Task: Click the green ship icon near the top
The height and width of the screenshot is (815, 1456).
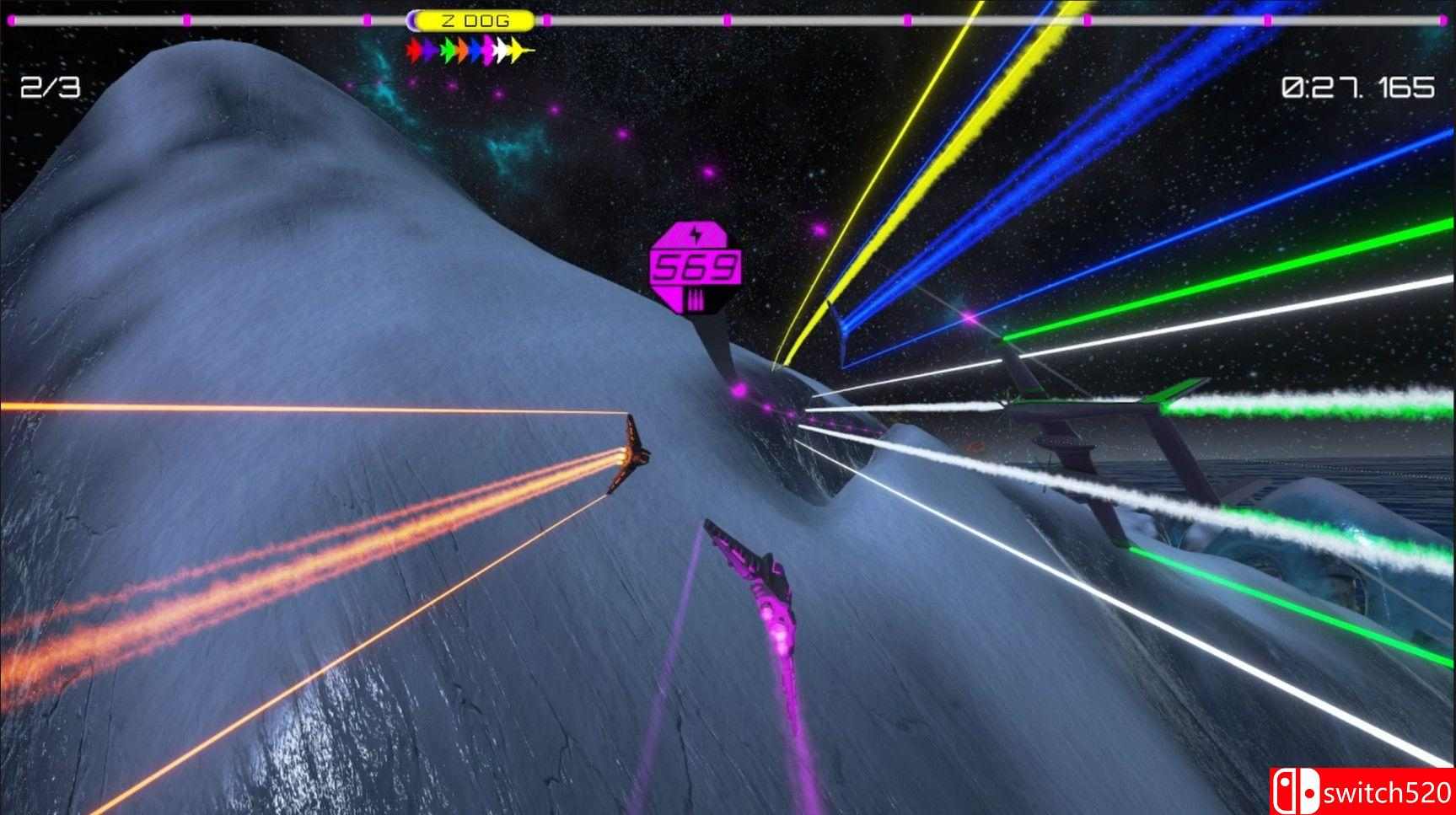Action: [x=448, y=50]
